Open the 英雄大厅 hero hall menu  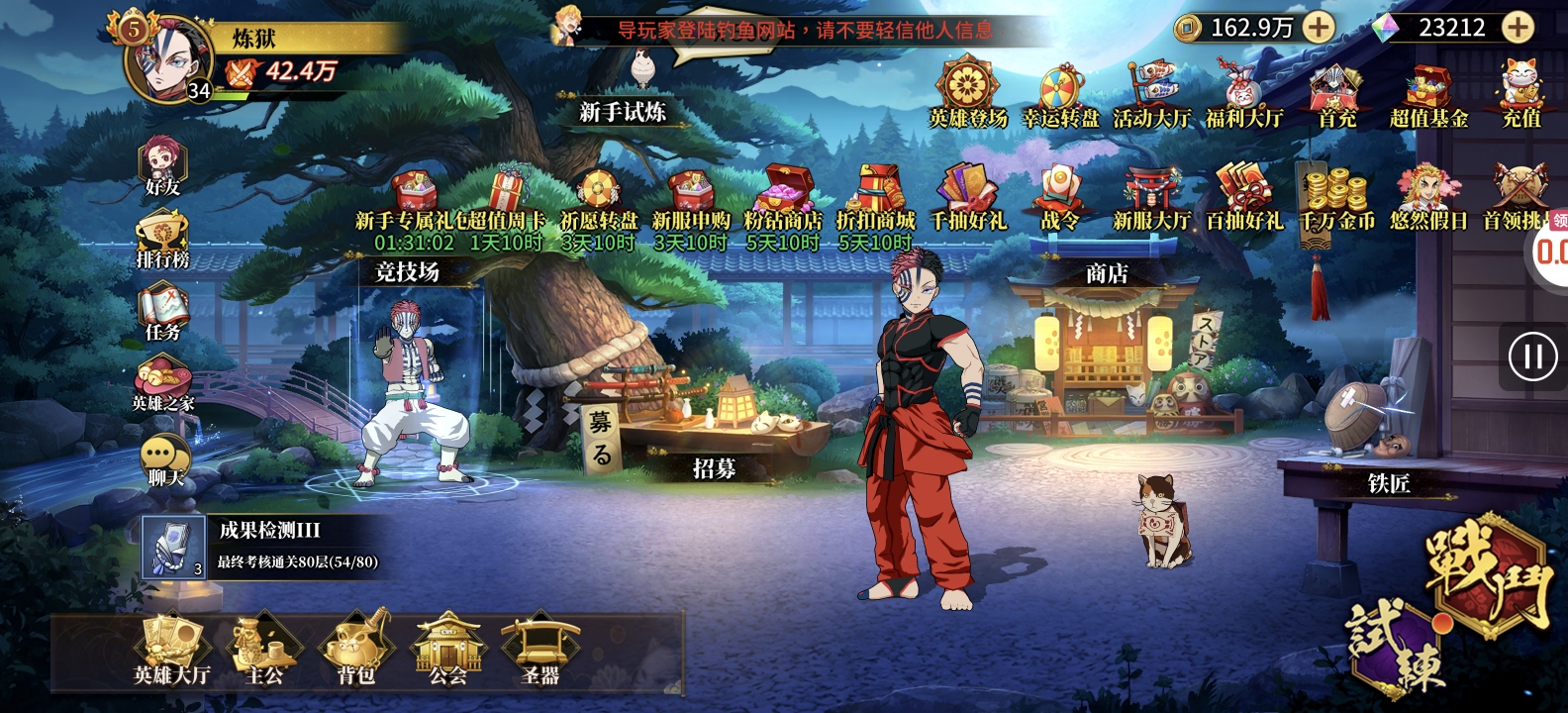172,650
